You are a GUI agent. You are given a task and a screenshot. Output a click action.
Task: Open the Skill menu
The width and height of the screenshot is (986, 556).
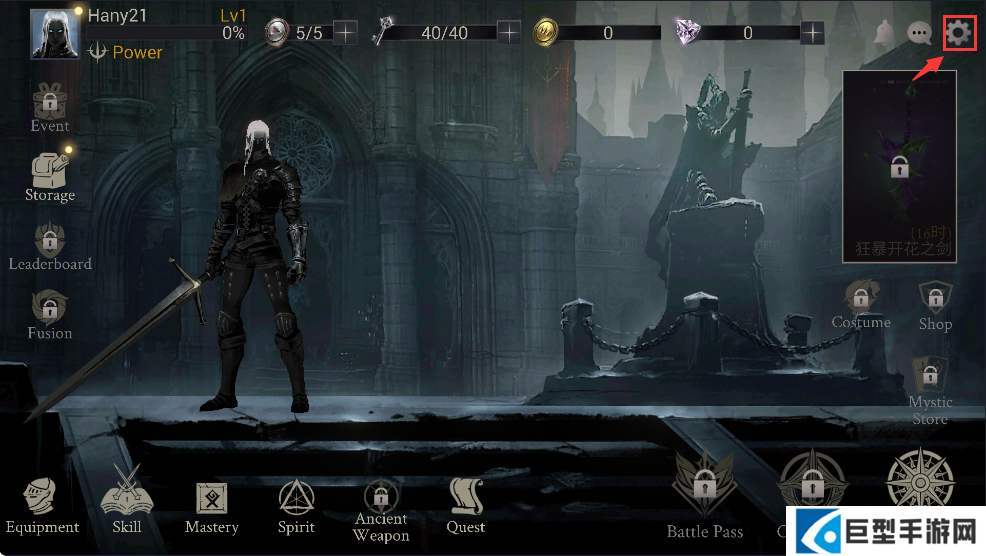(127, 497)
